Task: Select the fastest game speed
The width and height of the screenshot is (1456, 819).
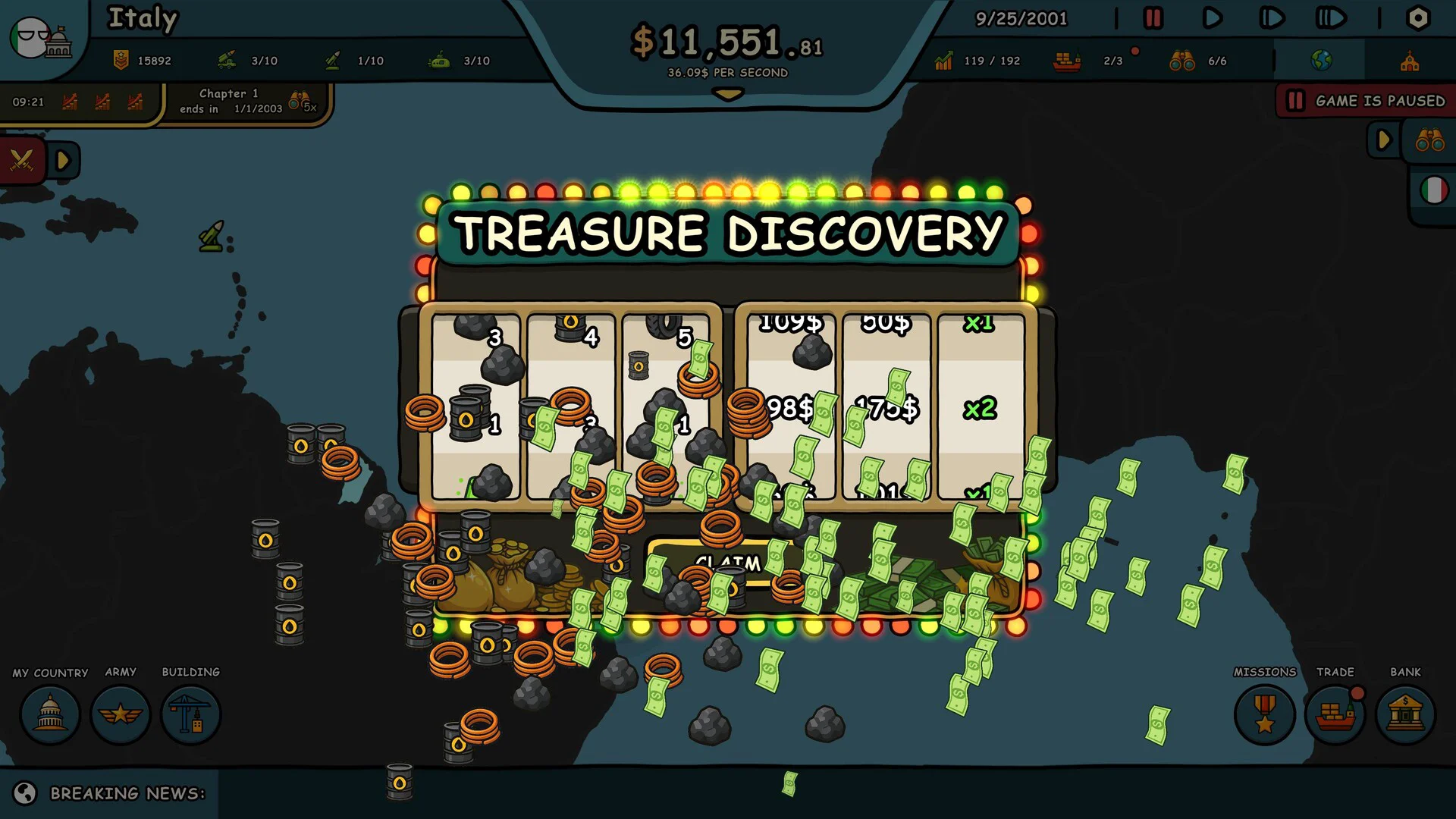Action: [x=1330, y=18]
